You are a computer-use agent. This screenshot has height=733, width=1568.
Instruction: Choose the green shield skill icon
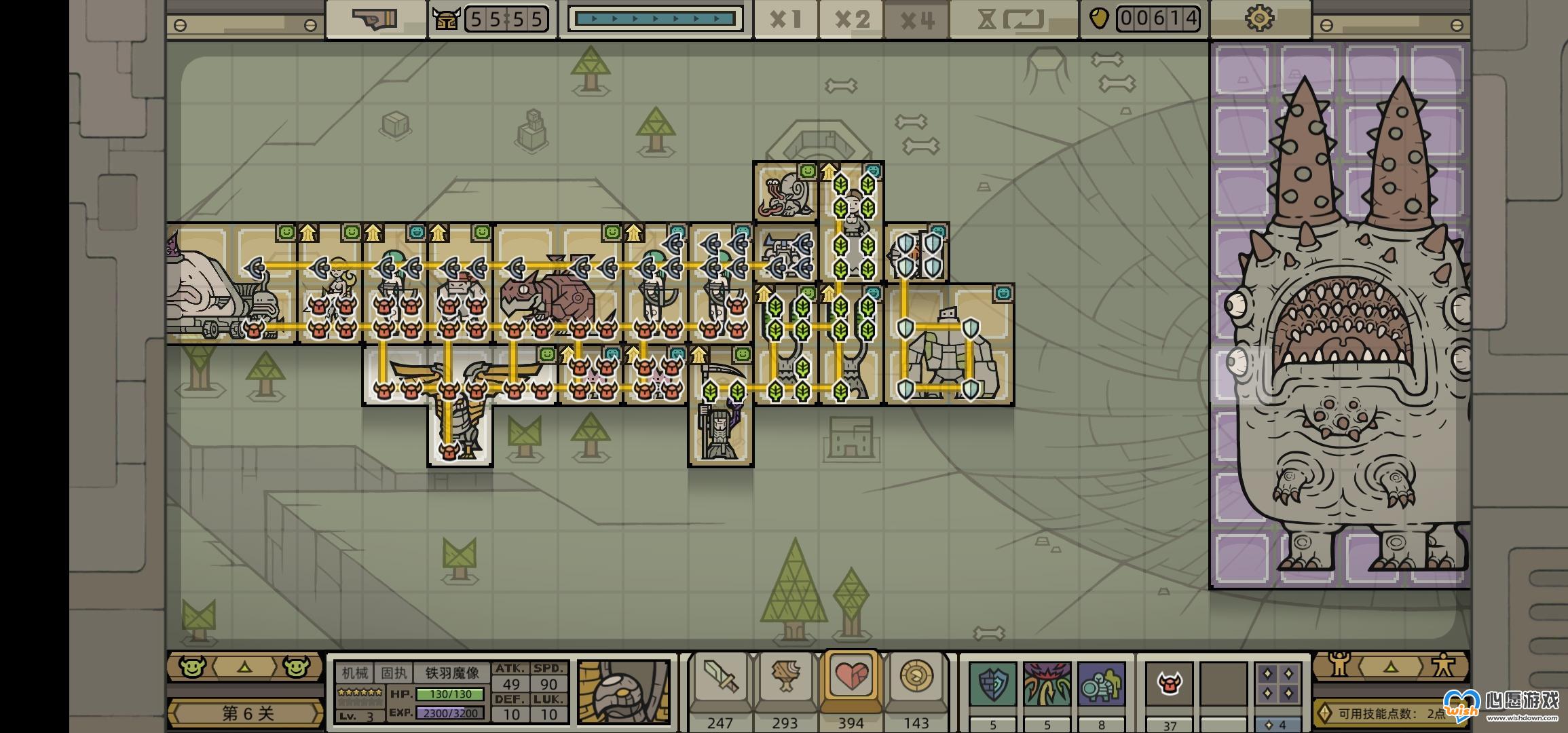click(x=992, y=684)
